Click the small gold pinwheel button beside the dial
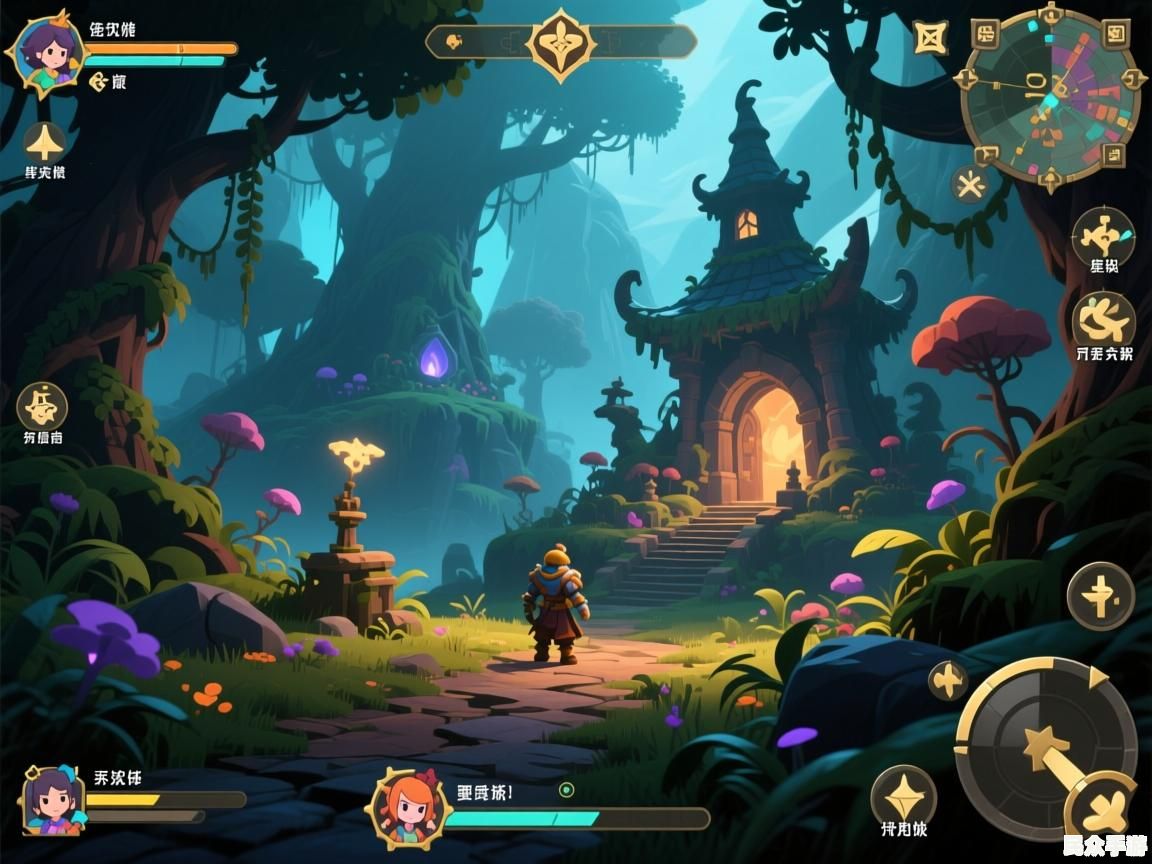Viewport: 1152px width, 864px height. 948,680
